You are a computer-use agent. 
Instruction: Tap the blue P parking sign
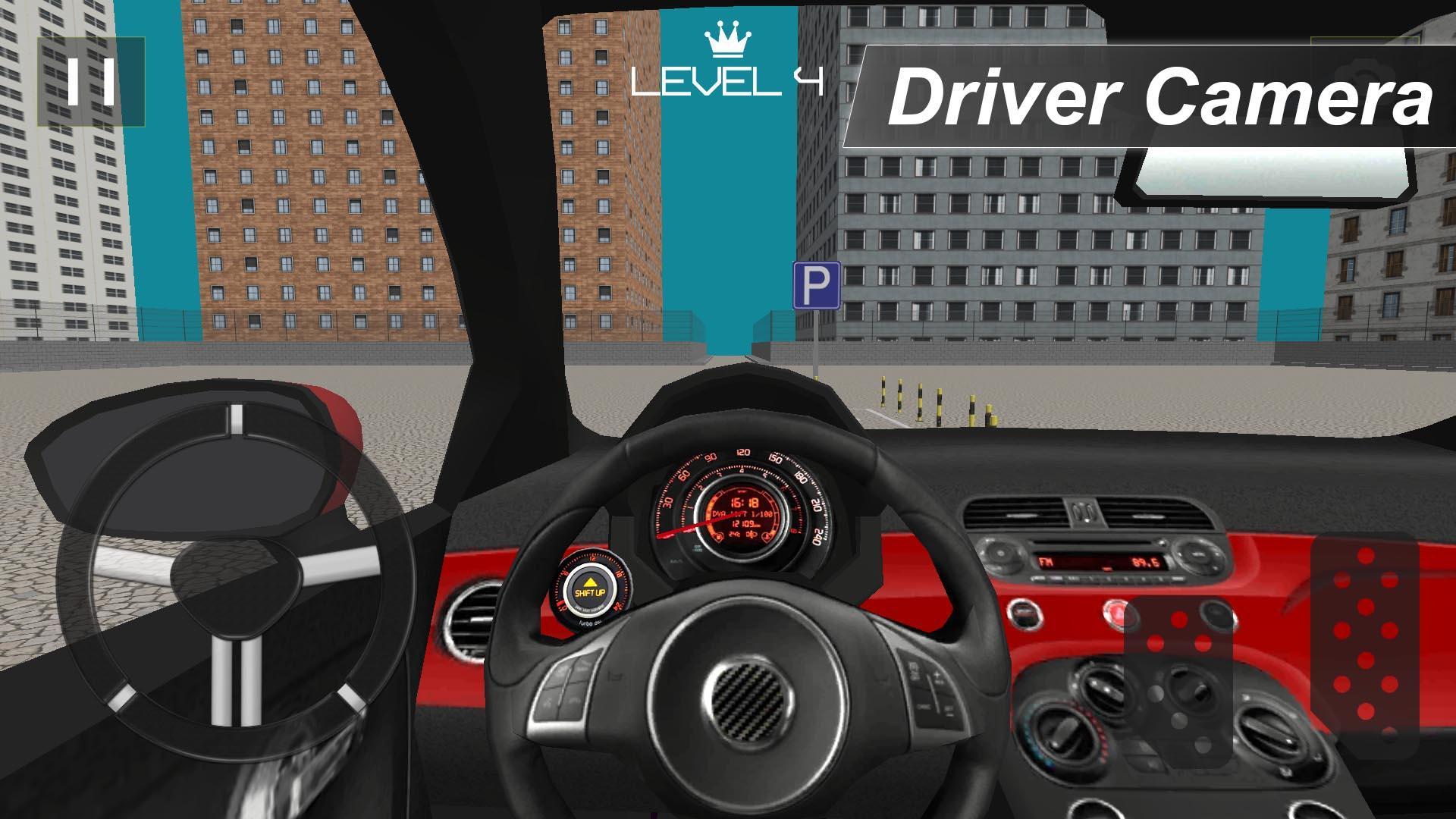tap(816, 284)
